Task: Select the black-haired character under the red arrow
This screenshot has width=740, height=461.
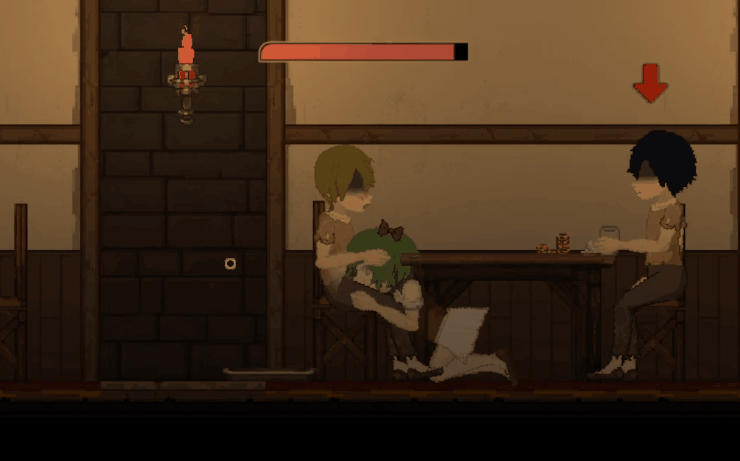Action: pos(656,240)
